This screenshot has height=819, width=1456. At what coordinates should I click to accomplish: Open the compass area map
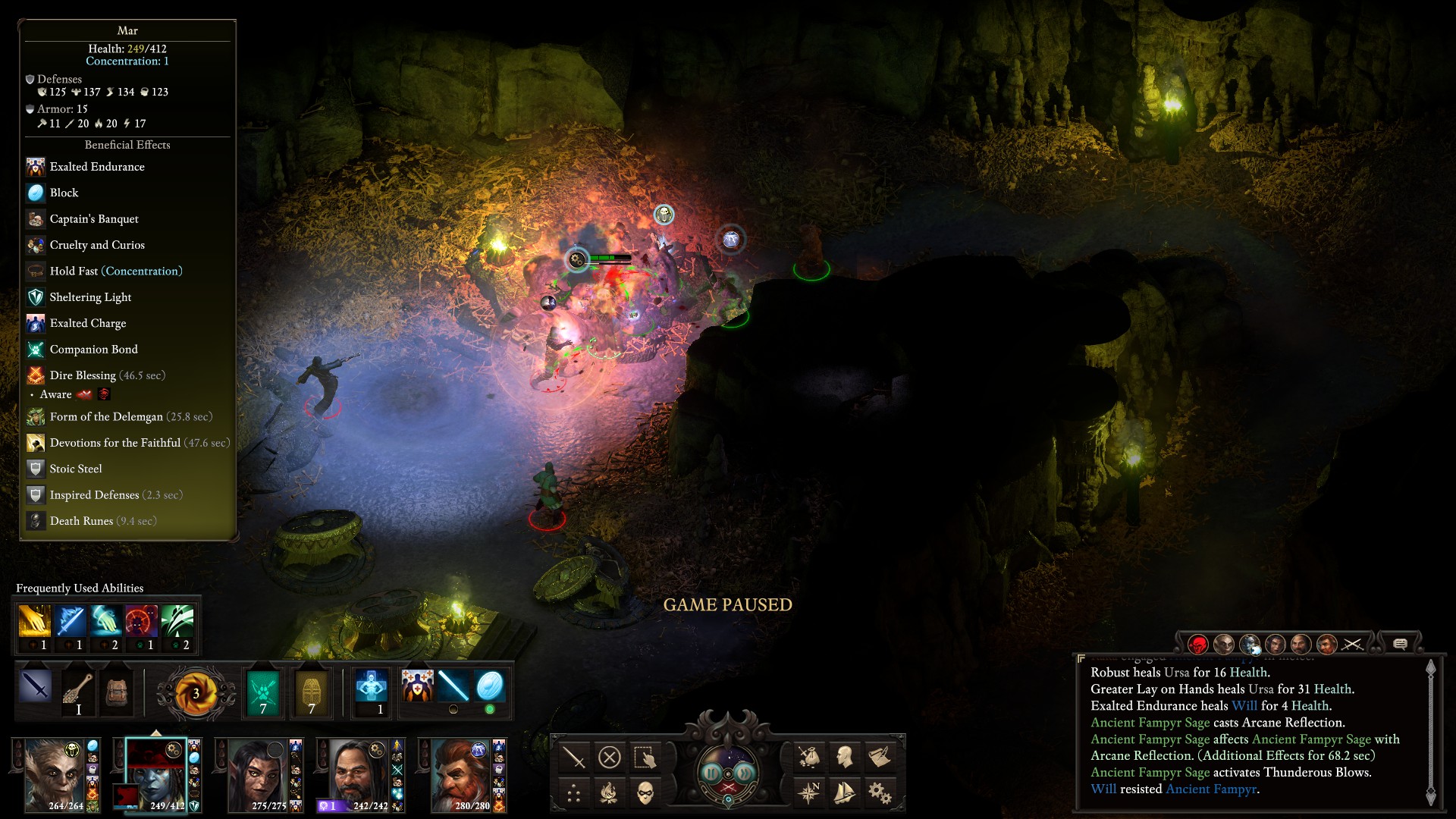coord(808,793)
